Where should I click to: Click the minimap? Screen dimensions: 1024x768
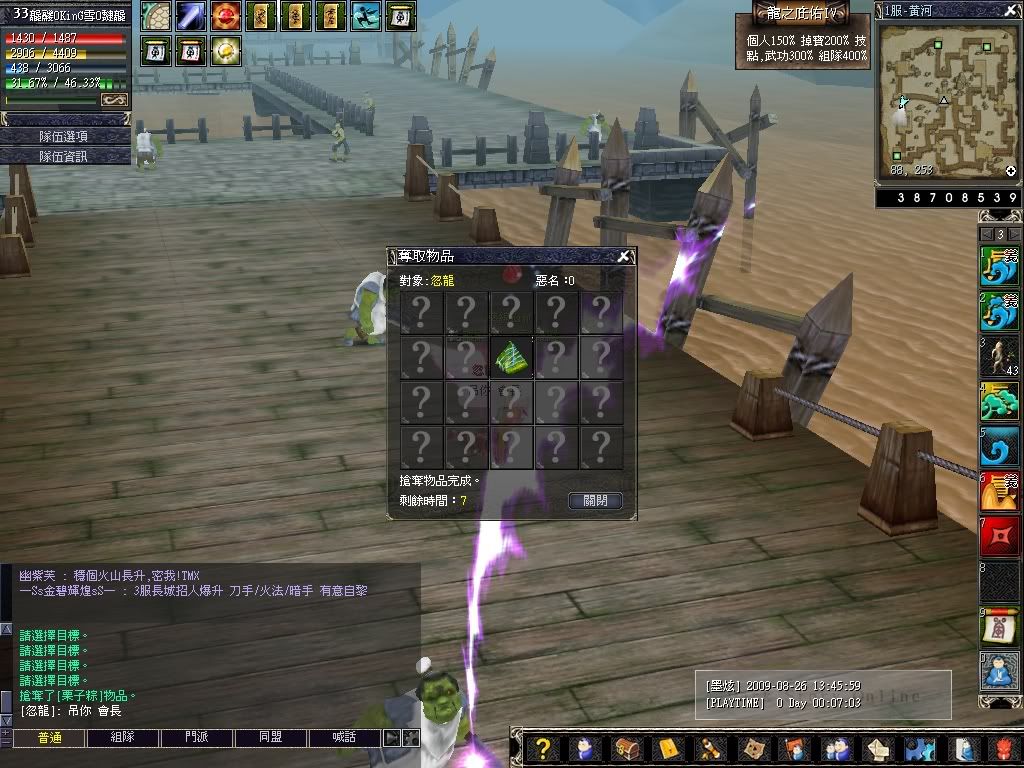[x=947, y=100]
